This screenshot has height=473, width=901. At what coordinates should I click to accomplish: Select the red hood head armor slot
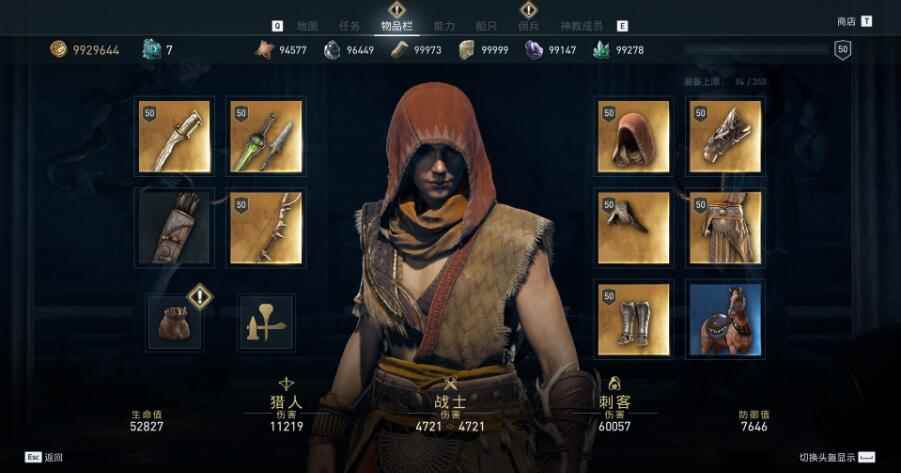tap(634, 136)
